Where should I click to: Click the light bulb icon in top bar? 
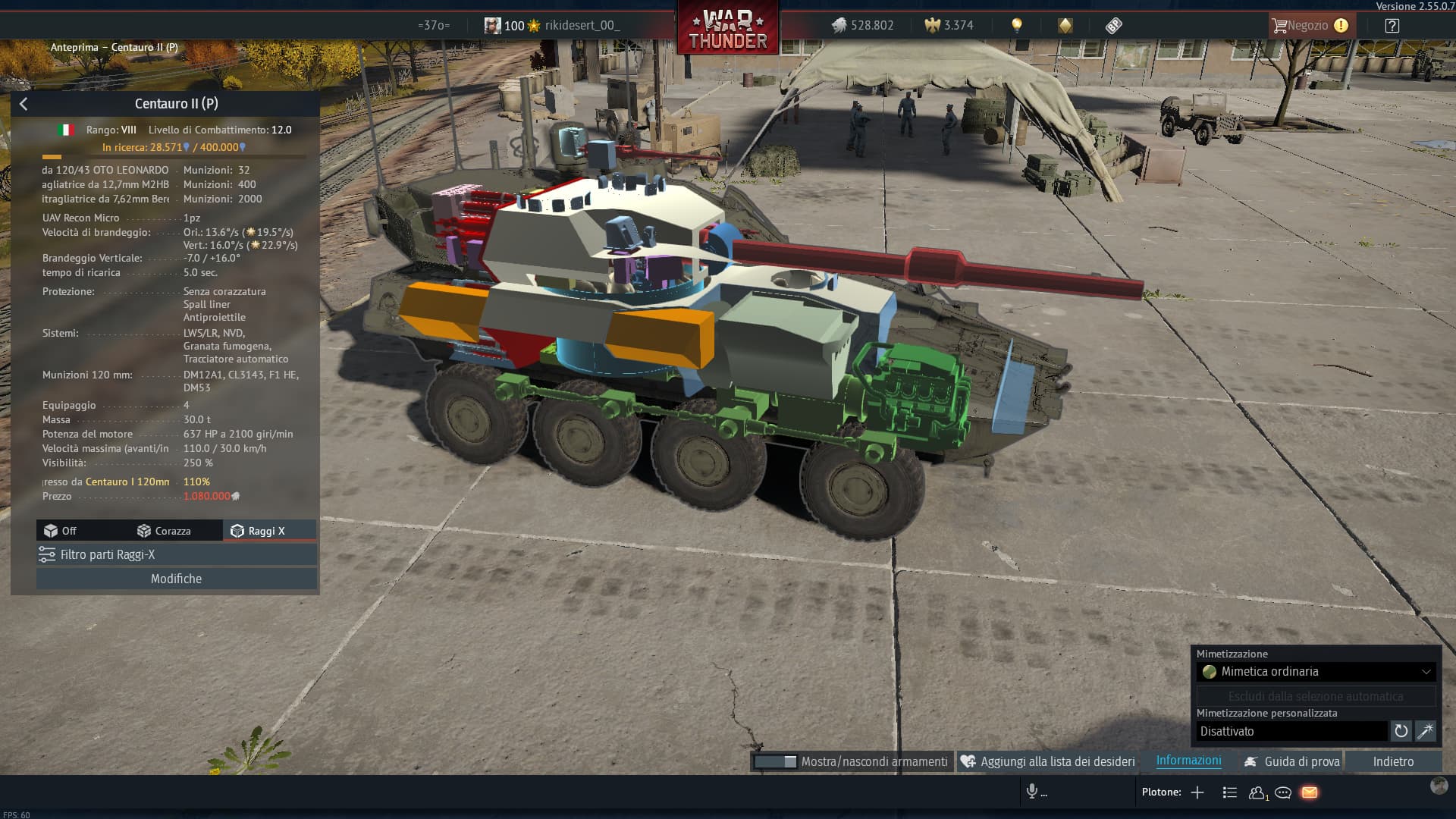coord(1017,25)
